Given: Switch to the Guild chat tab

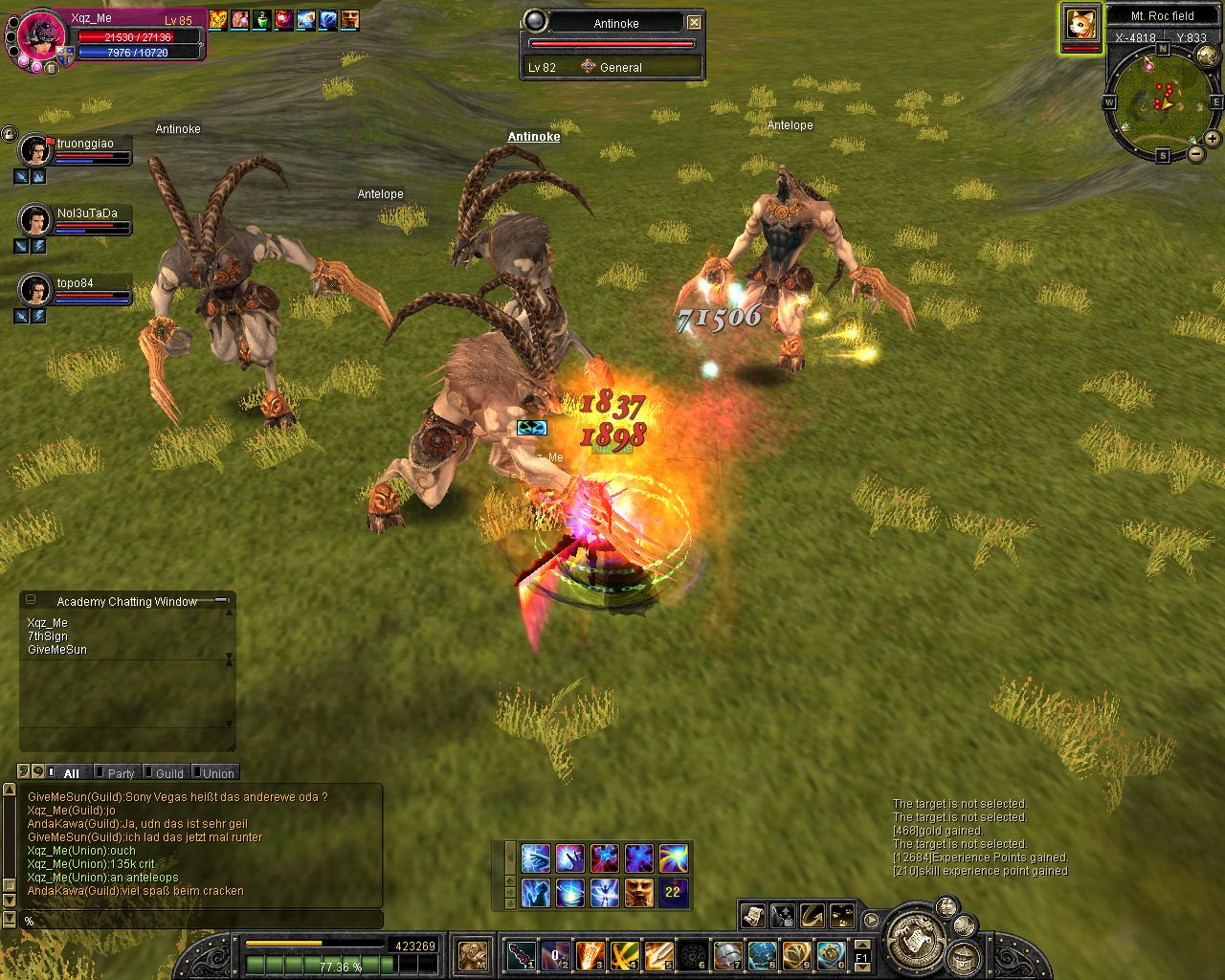Looking at the screenshot, I should pos(169,773).
